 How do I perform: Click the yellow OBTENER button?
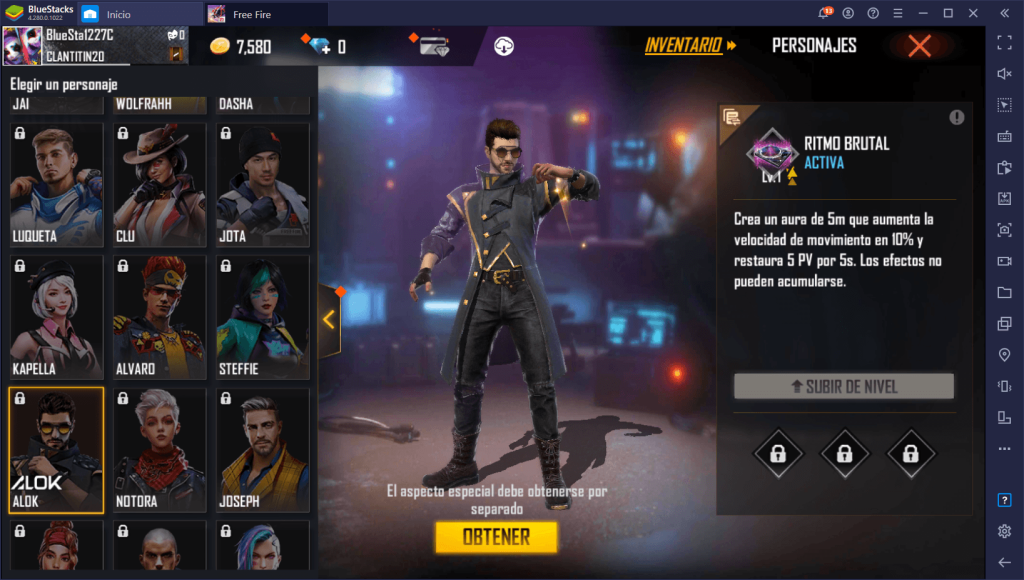[x=496, y=537]
